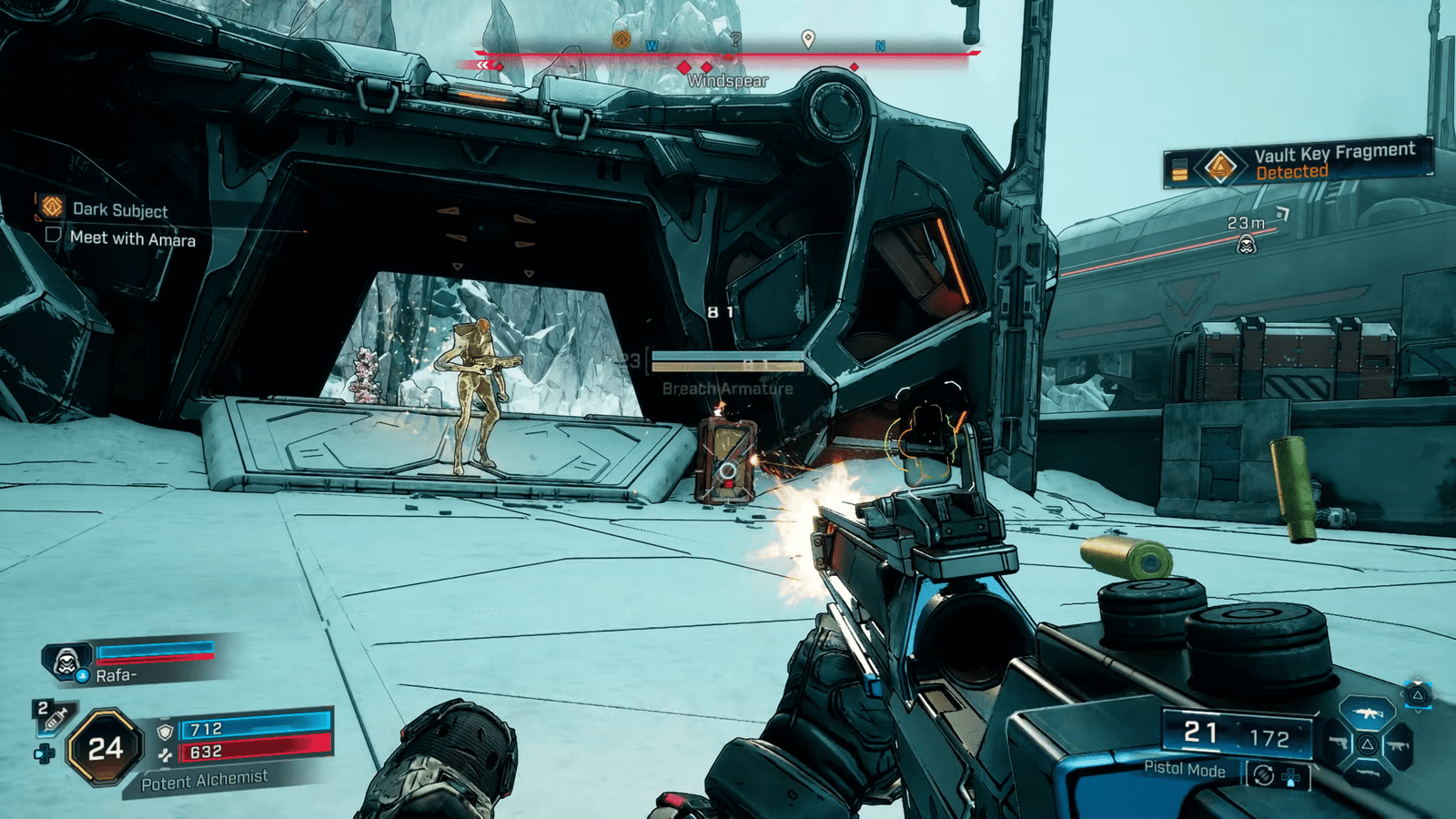Equip the SMG weapon slot
Screen dimensions: 1456x819
click(1398, 746)
